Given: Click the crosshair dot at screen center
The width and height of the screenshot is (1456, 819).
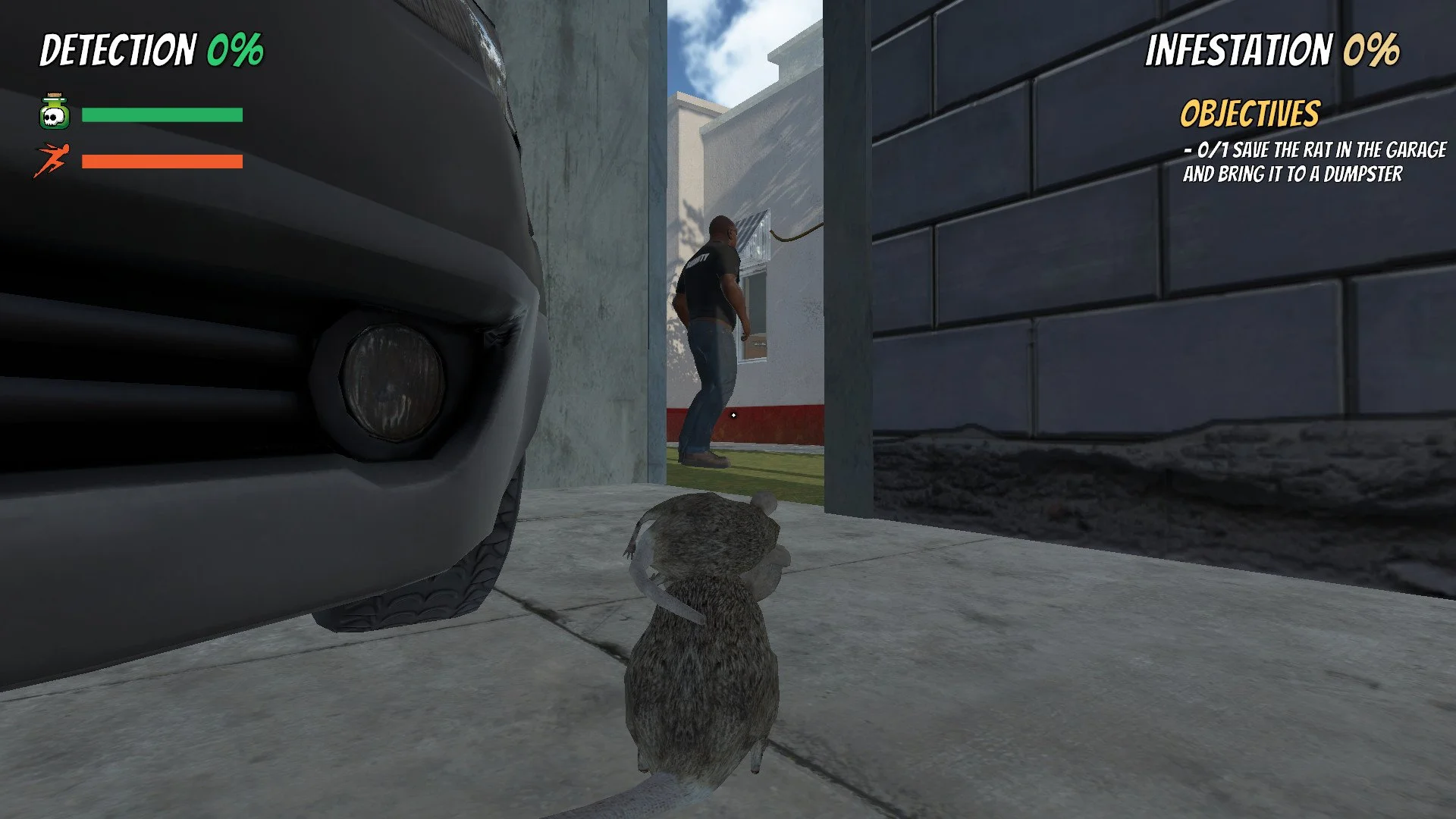Looking at the screenshot, I should 733,416.
